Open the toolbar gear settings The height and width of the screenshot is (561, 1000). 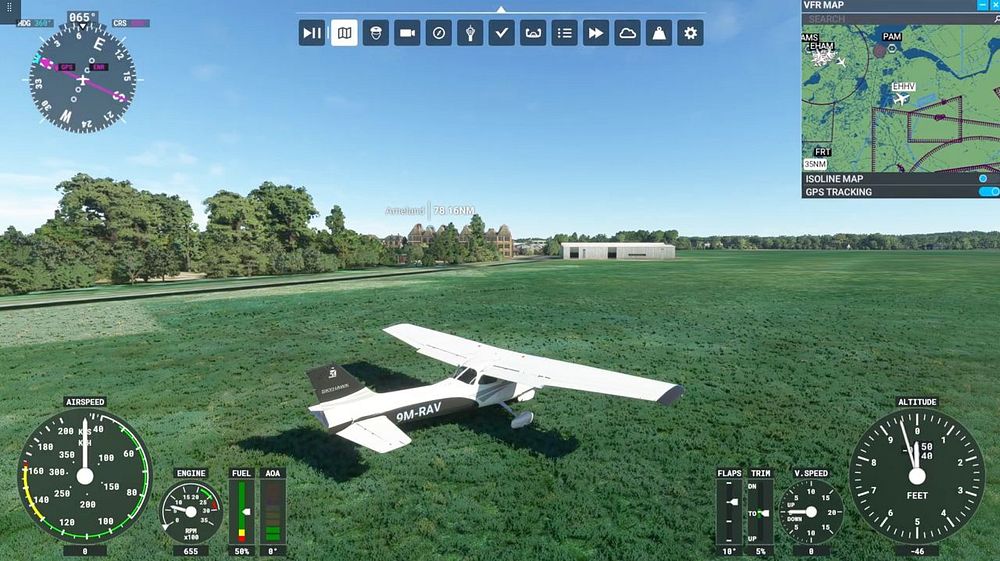pyautogui.click(x=690, y=33)
